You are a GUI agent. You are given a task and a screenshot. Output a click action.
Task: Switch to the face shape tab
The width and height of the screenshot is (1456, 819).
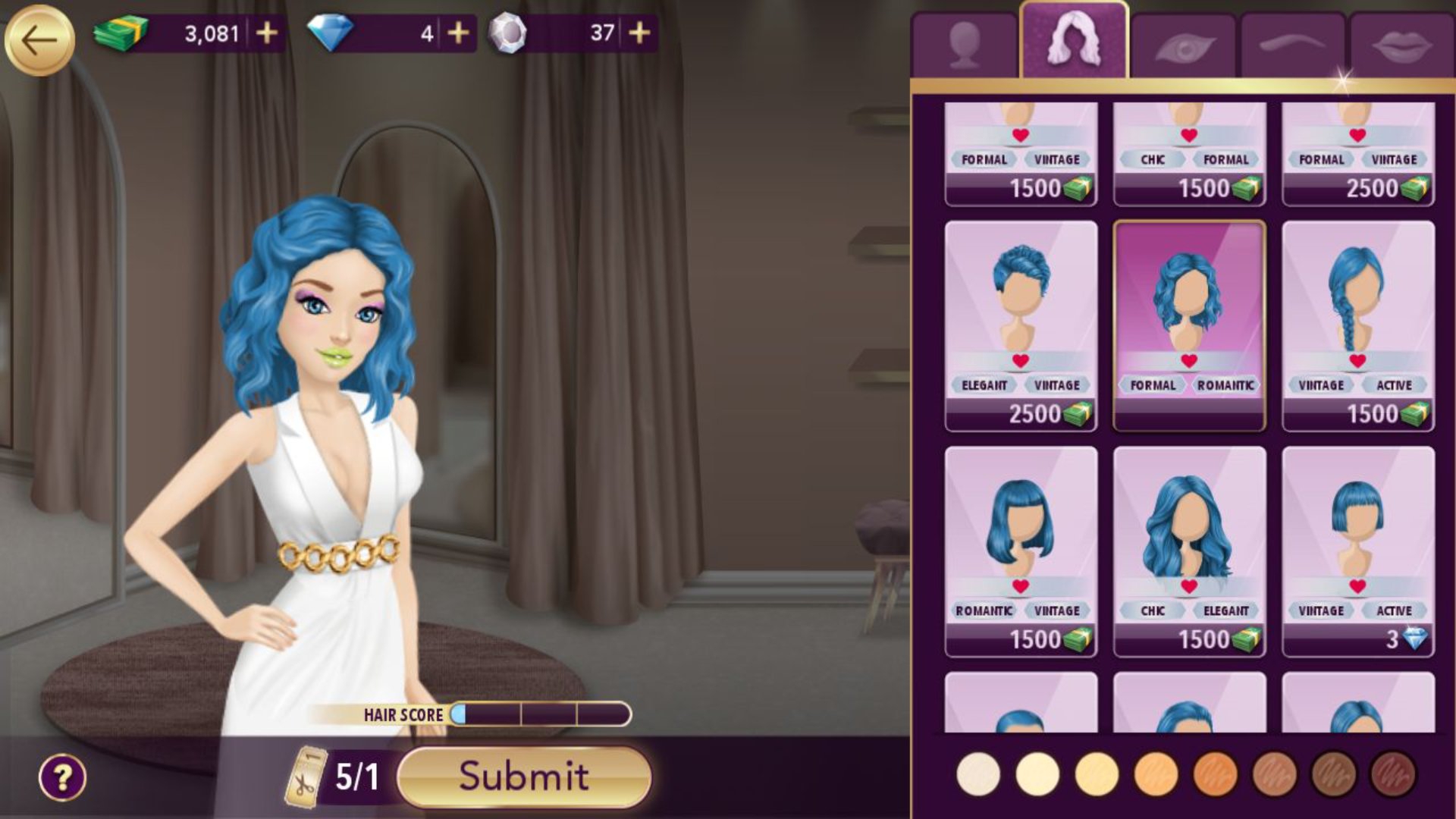(x=965, y=45)
